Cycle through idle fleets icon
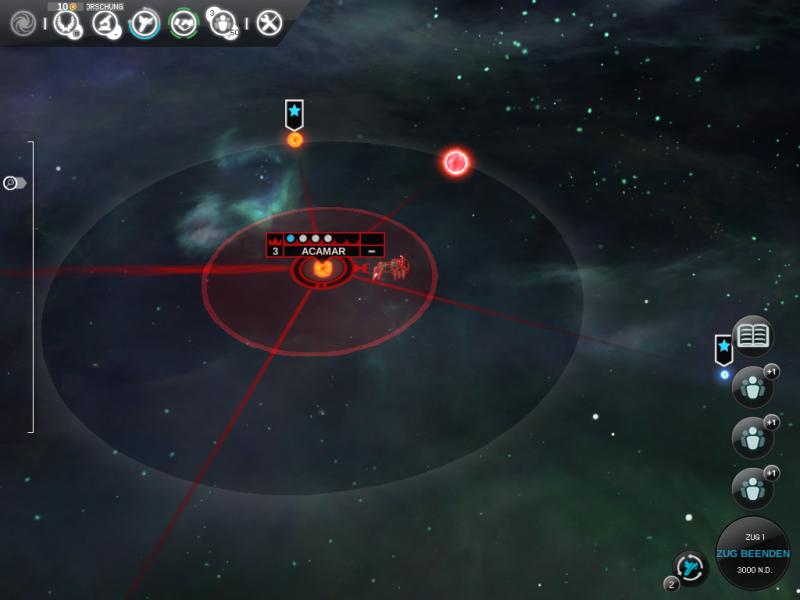This screenshot has width=800, height=600. [689, 568]
